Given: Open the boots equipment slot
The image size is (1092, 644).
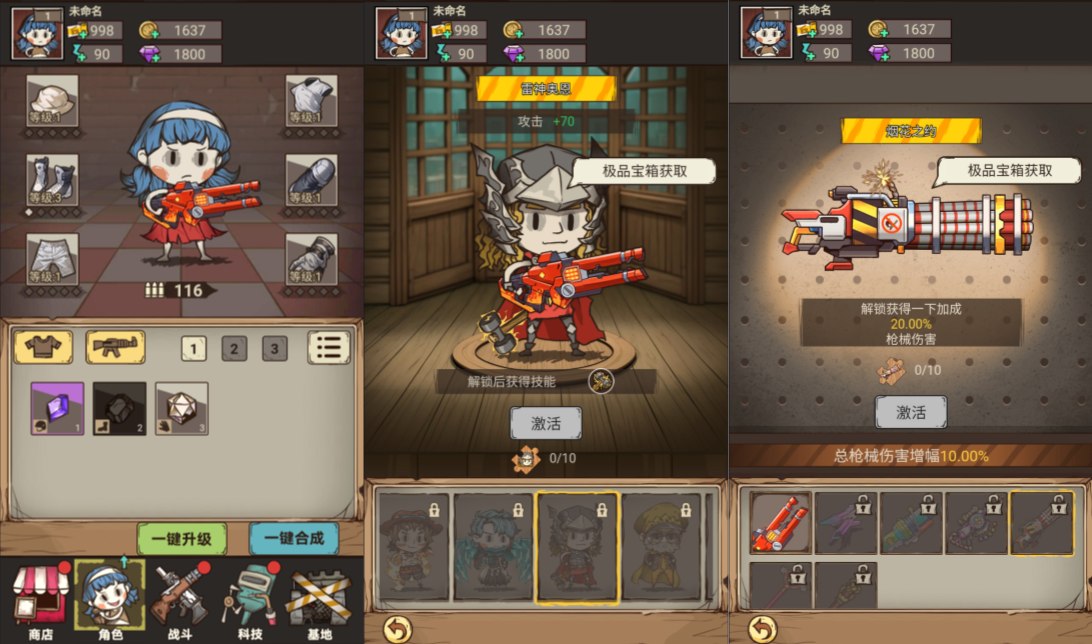Looking at the screenshot, I should (52, 180).
